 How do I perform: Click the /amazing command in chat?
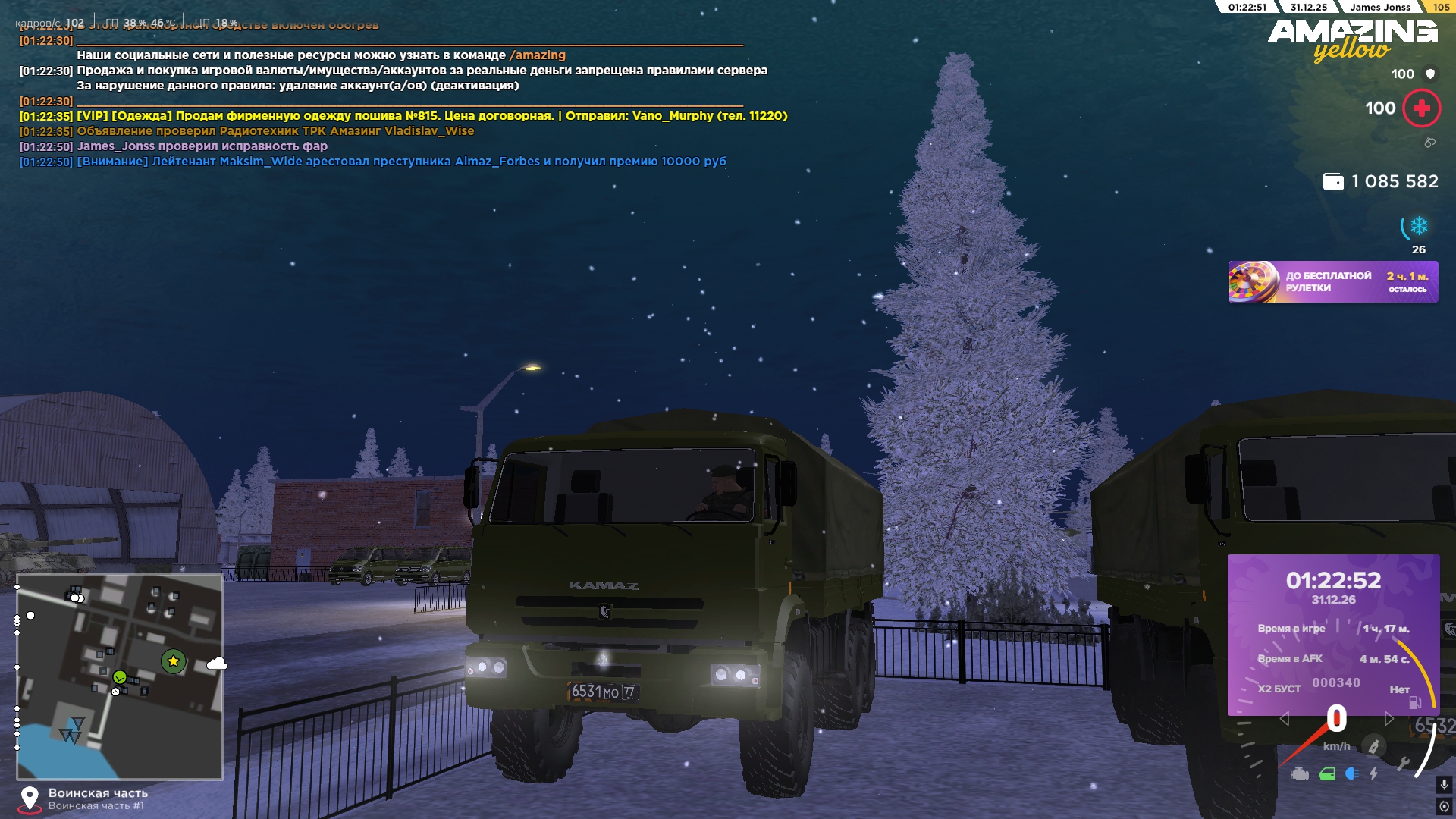point(538,55)
